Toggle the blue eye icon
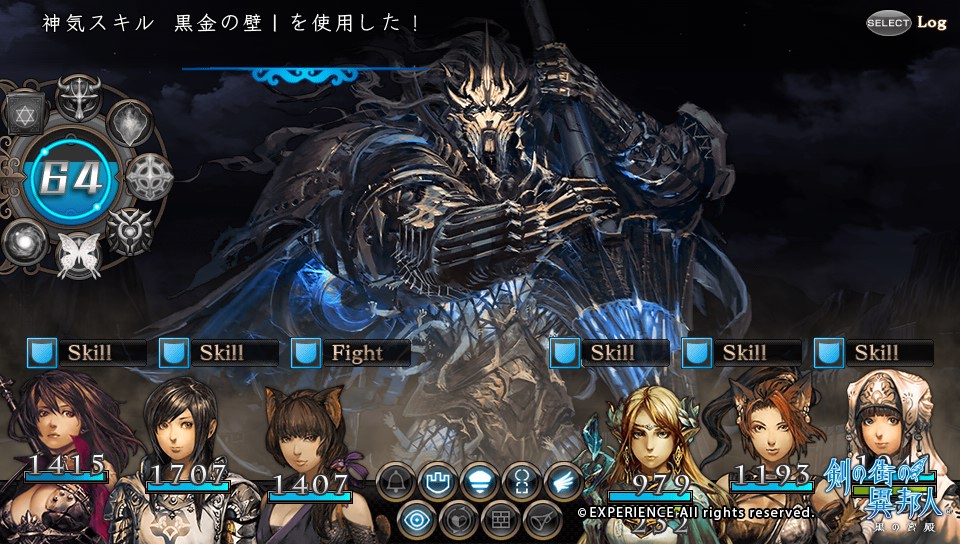960x544 pixels. click(417, 520)
